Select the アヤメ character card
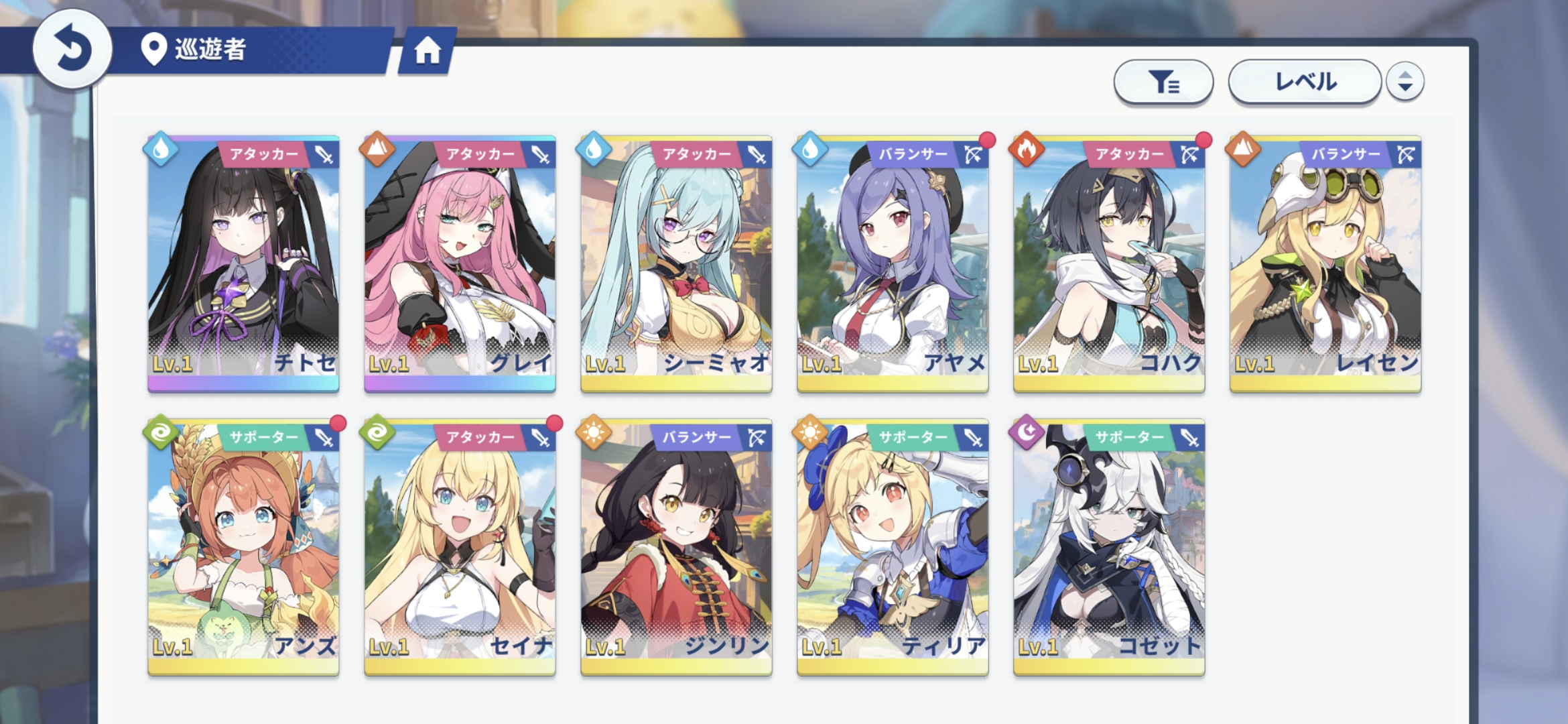This screenshot has width=1568, height=724. tap(893, 263)
